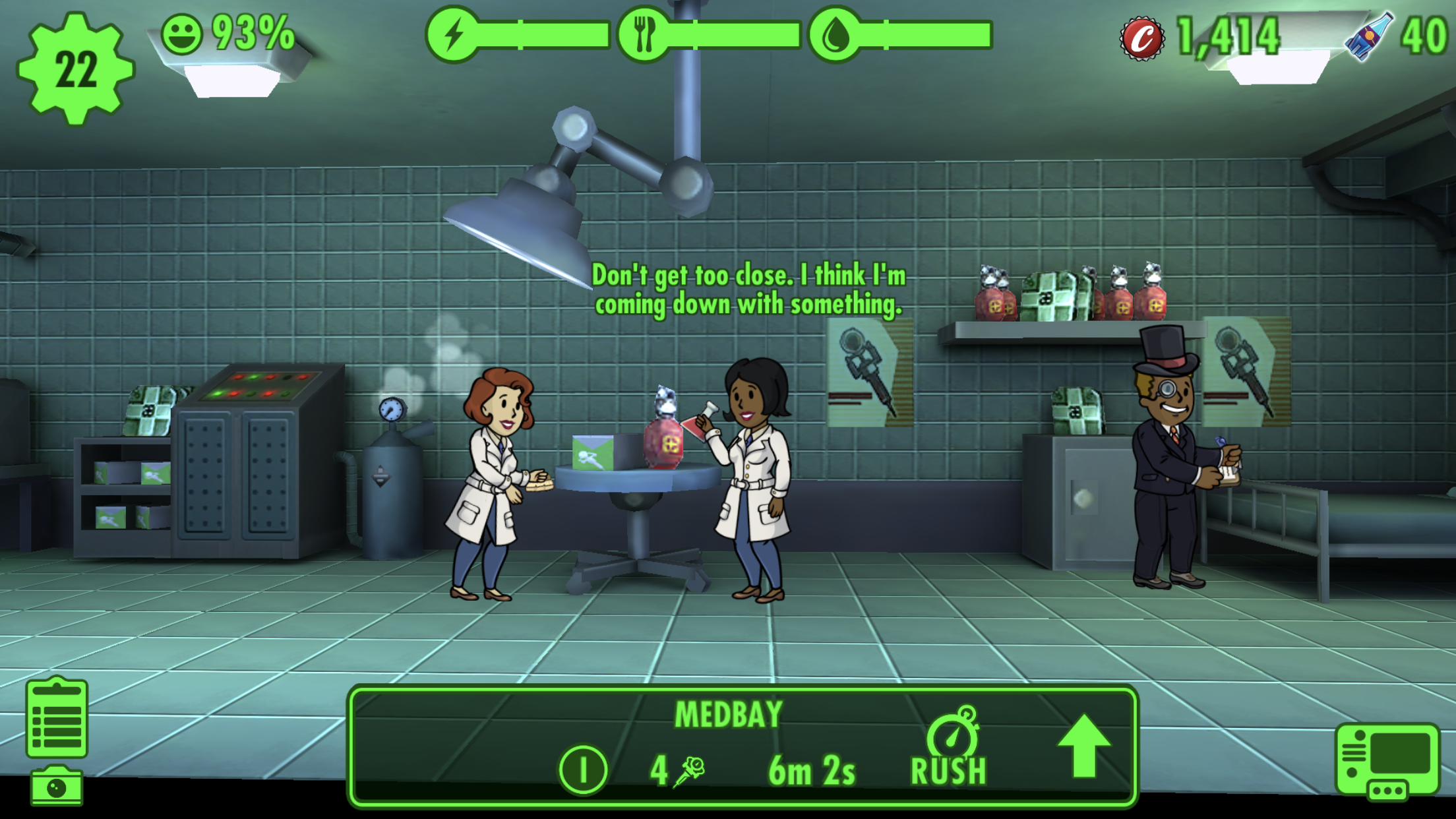
Task: Open the objectives clipboard
Action: [x=57, y=718]
